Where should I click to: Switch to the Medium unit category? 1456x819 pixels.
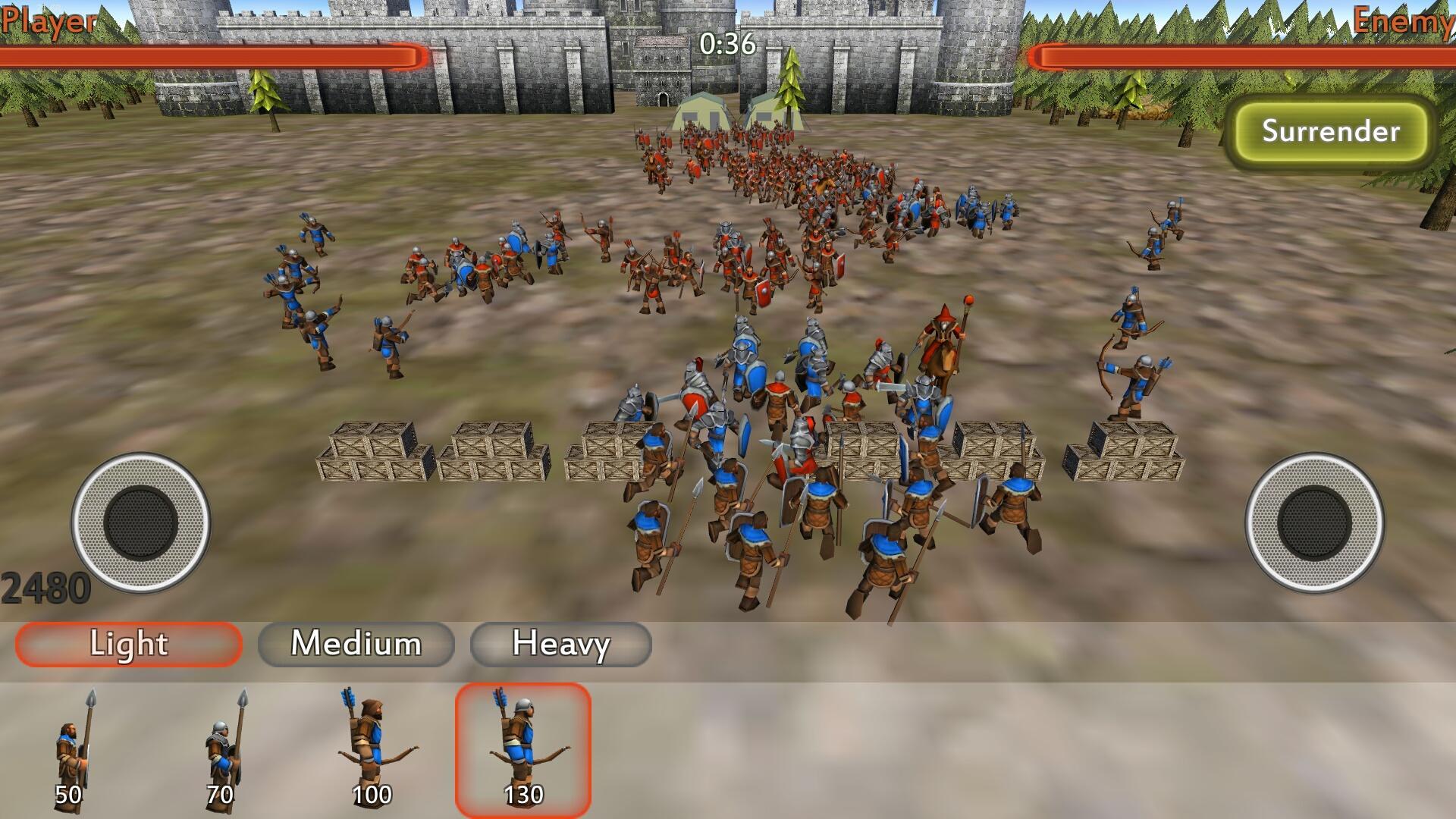click(356, 645)
